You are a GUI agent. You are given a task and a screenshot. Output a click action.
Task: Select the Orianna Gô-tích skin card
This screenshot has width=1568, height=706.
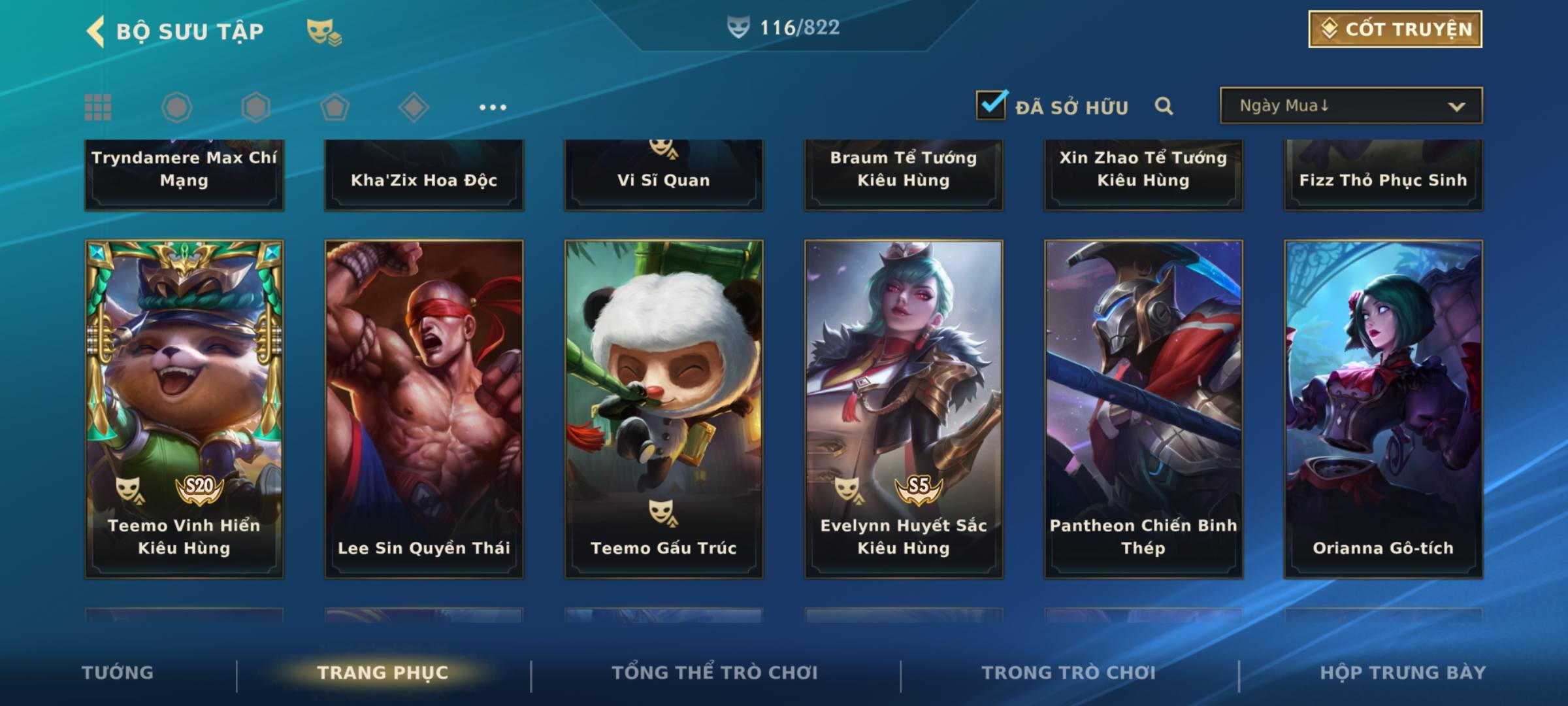(1383, 409)
